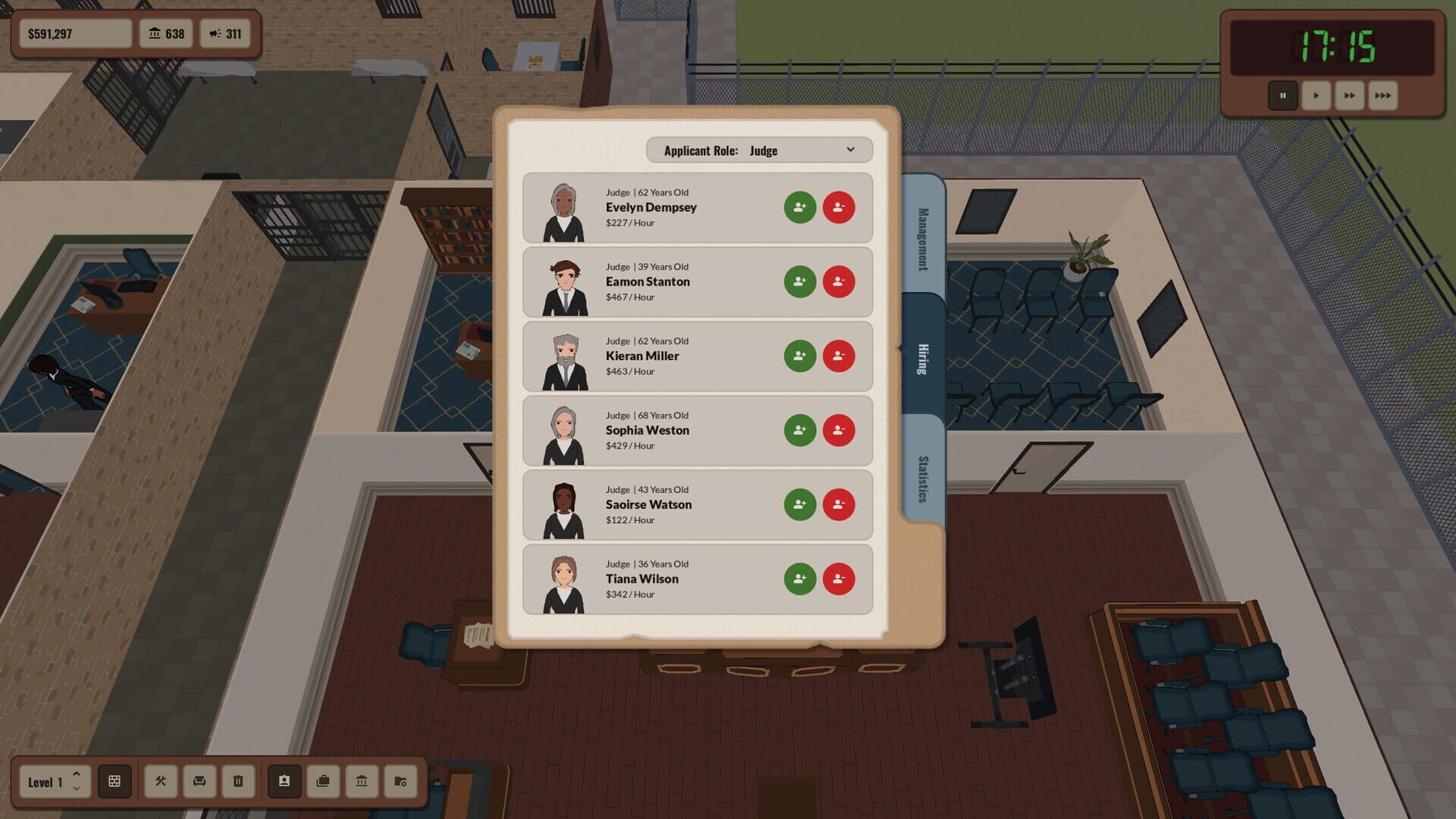Hire Evelyn Dempsey with the green button
Viewport: 1456px width, 819px height.
coord(799,206)
